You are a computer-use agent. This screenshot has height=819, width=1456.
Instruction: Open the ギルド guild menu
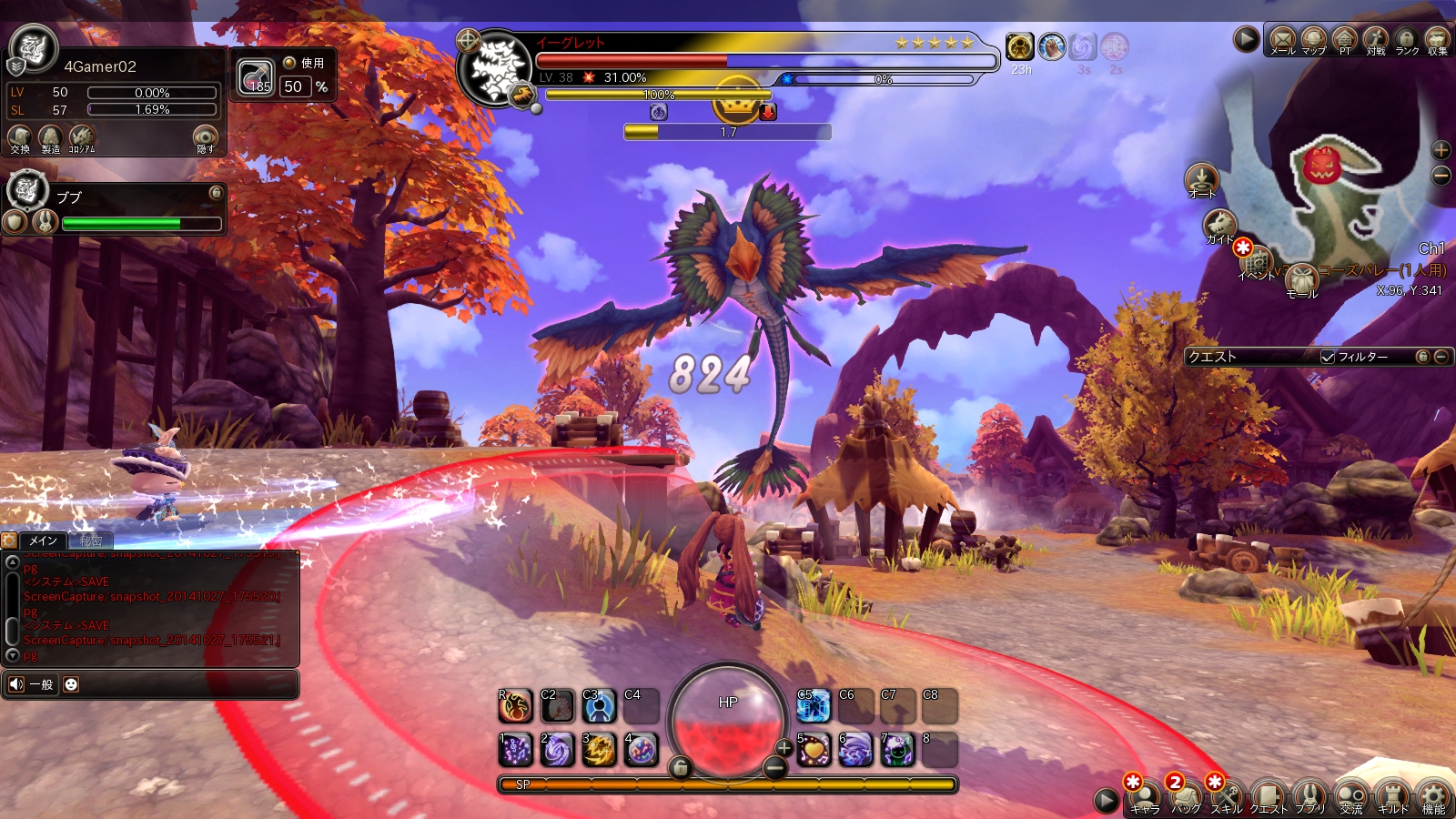pyautogui.click(x=1392, y=797)
